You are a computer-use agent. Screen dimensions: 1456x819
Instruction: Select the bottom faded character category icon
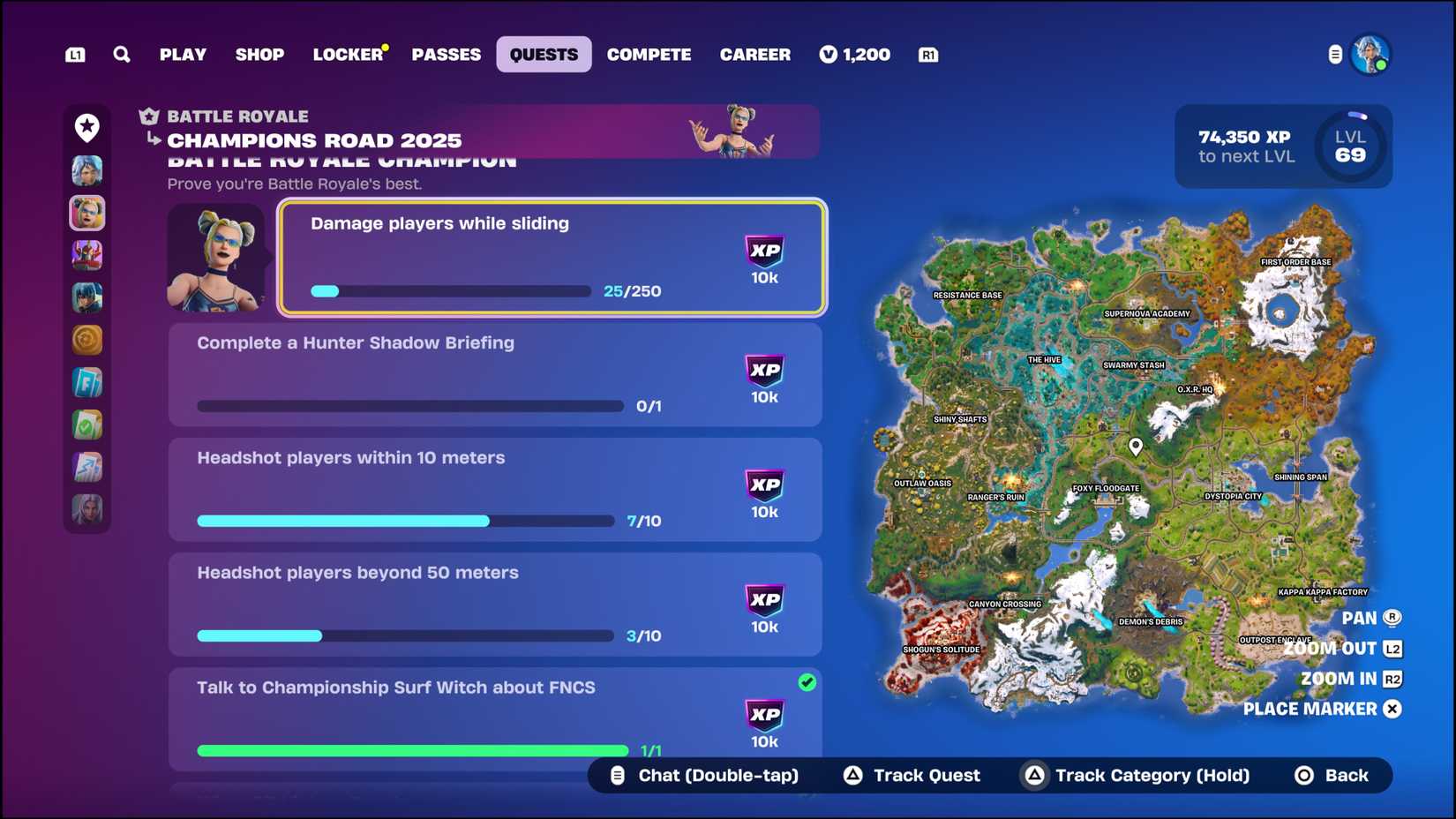point(87,509)
